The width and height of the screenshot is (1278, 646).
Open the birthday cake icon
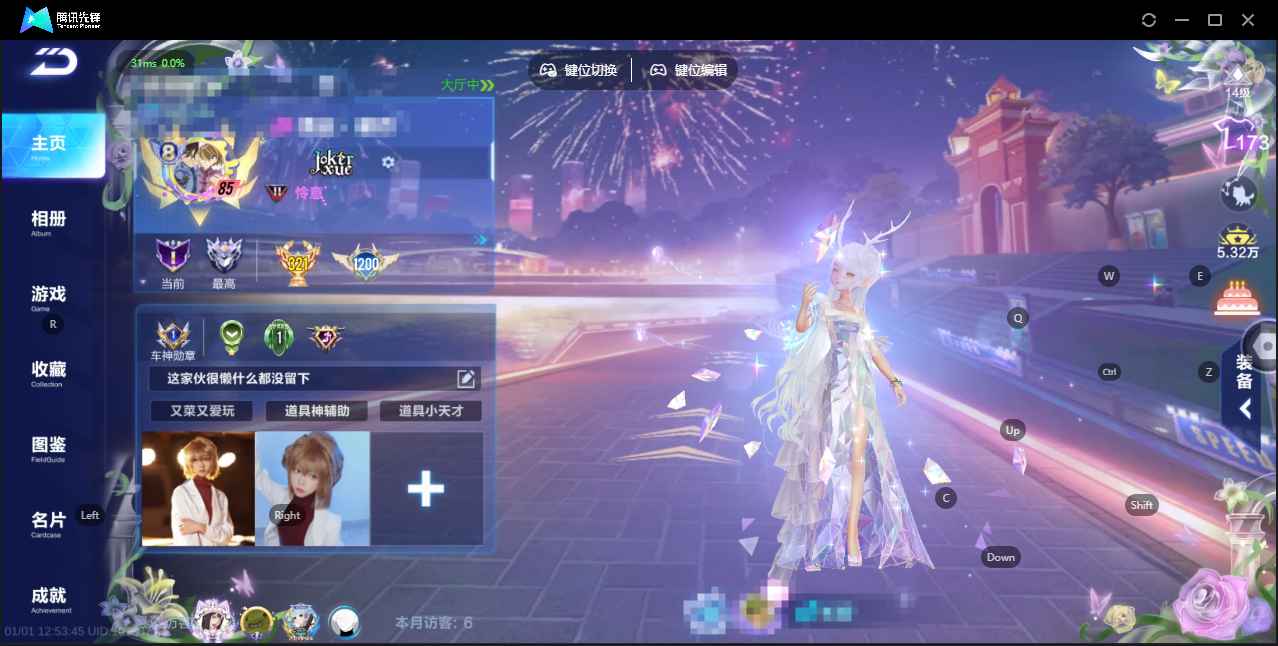[1236, 297]
